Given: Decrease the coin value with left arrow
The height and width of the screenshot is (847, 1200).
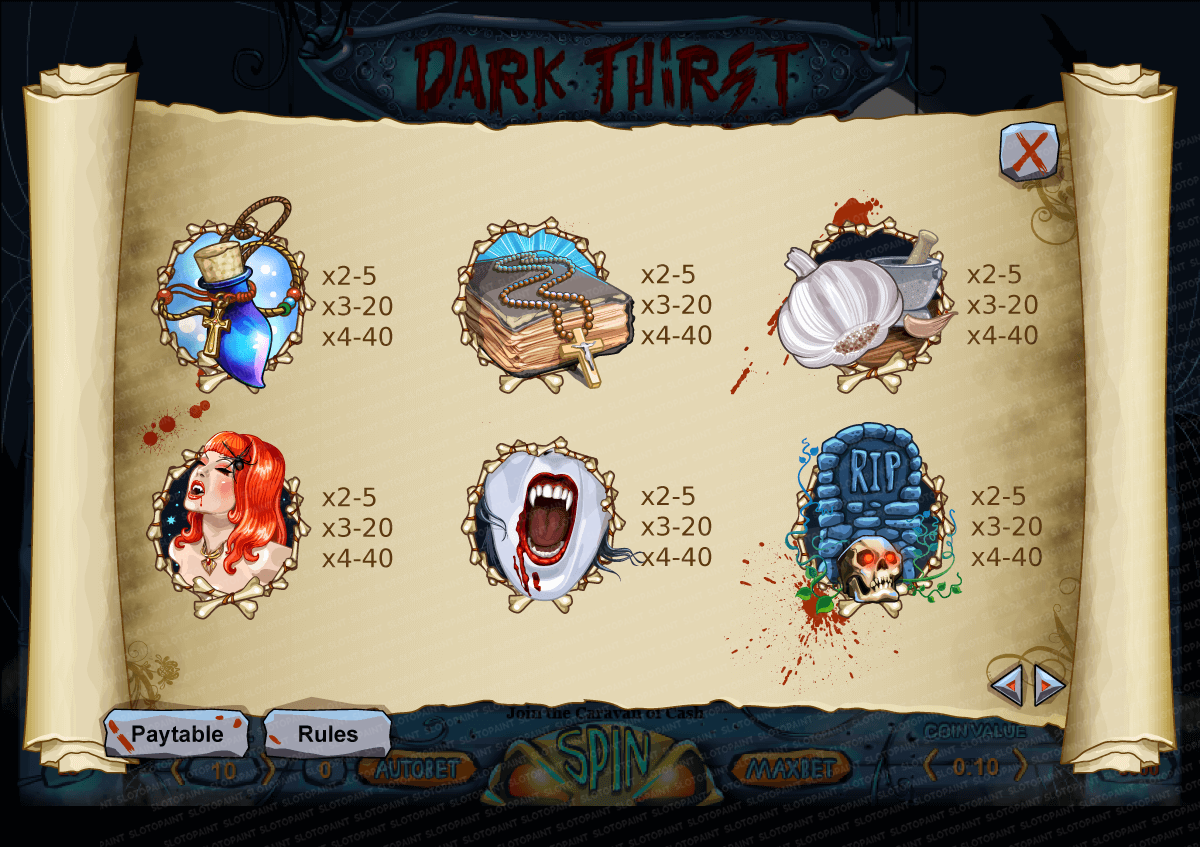Looking at the screenshot, I should [x=931, y=767].
